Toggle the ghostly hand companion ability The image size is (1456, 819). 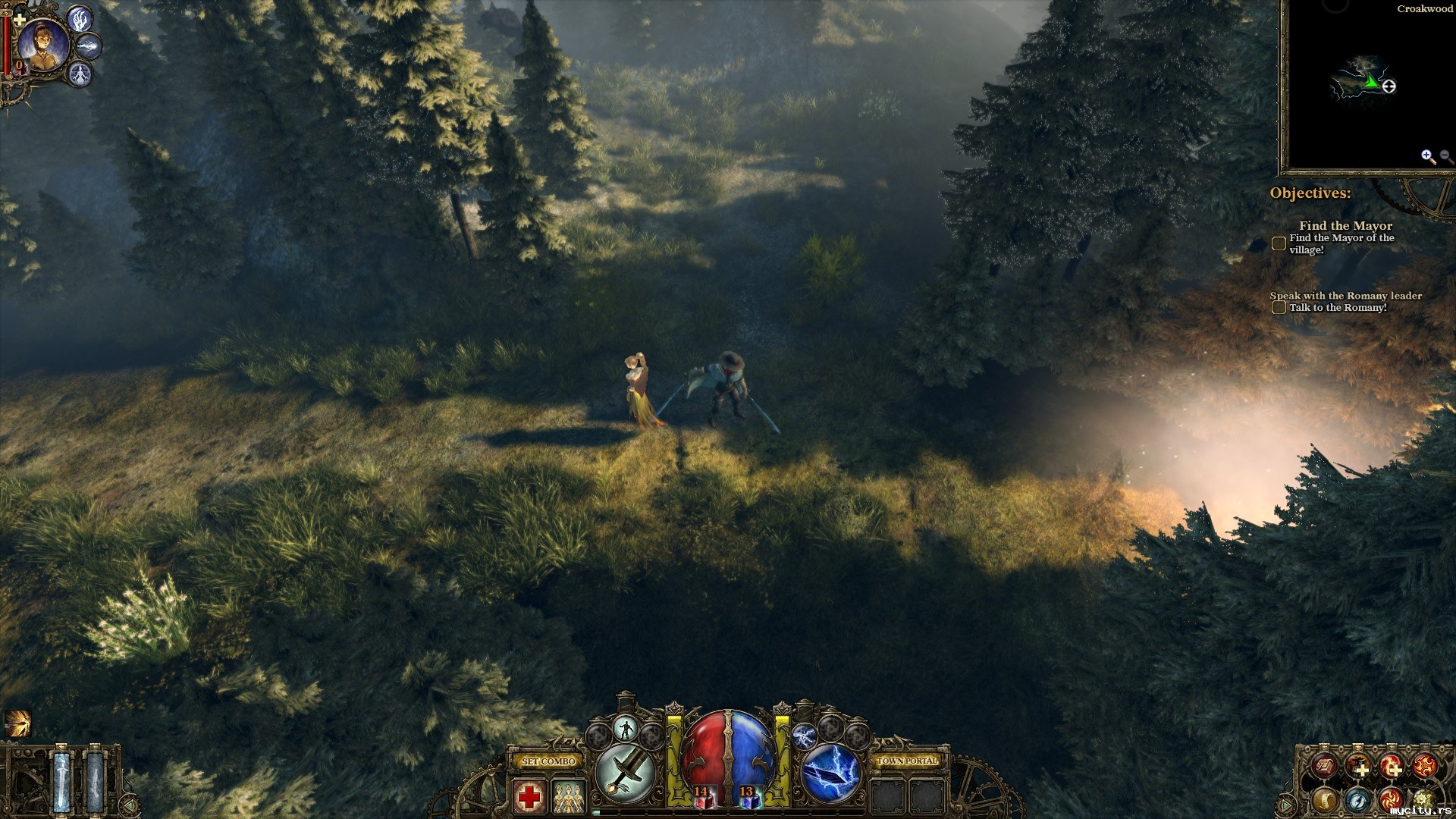(x=80, y=19)
